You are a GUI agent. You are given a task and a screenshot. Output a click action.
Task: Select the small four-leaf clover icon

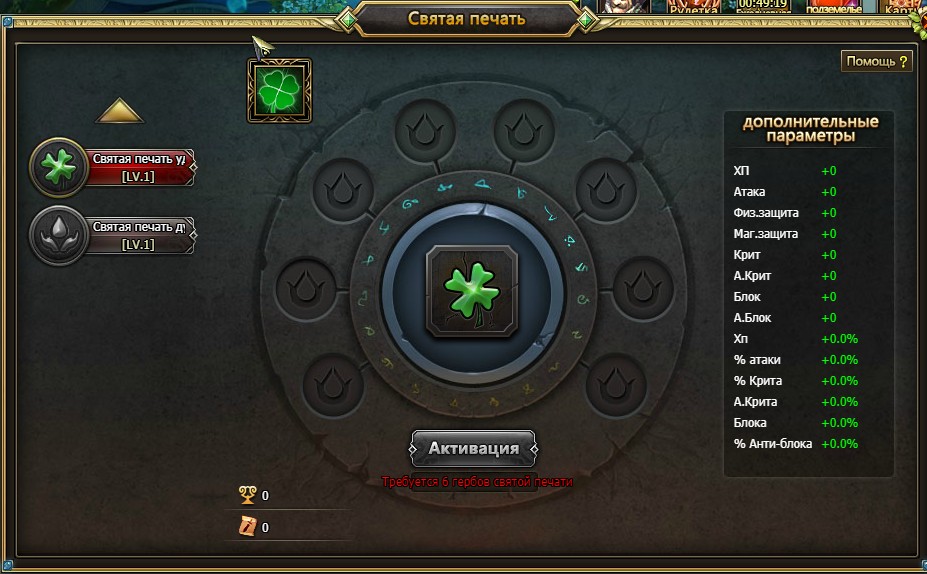pyautogui.click(x=279, y=90)
